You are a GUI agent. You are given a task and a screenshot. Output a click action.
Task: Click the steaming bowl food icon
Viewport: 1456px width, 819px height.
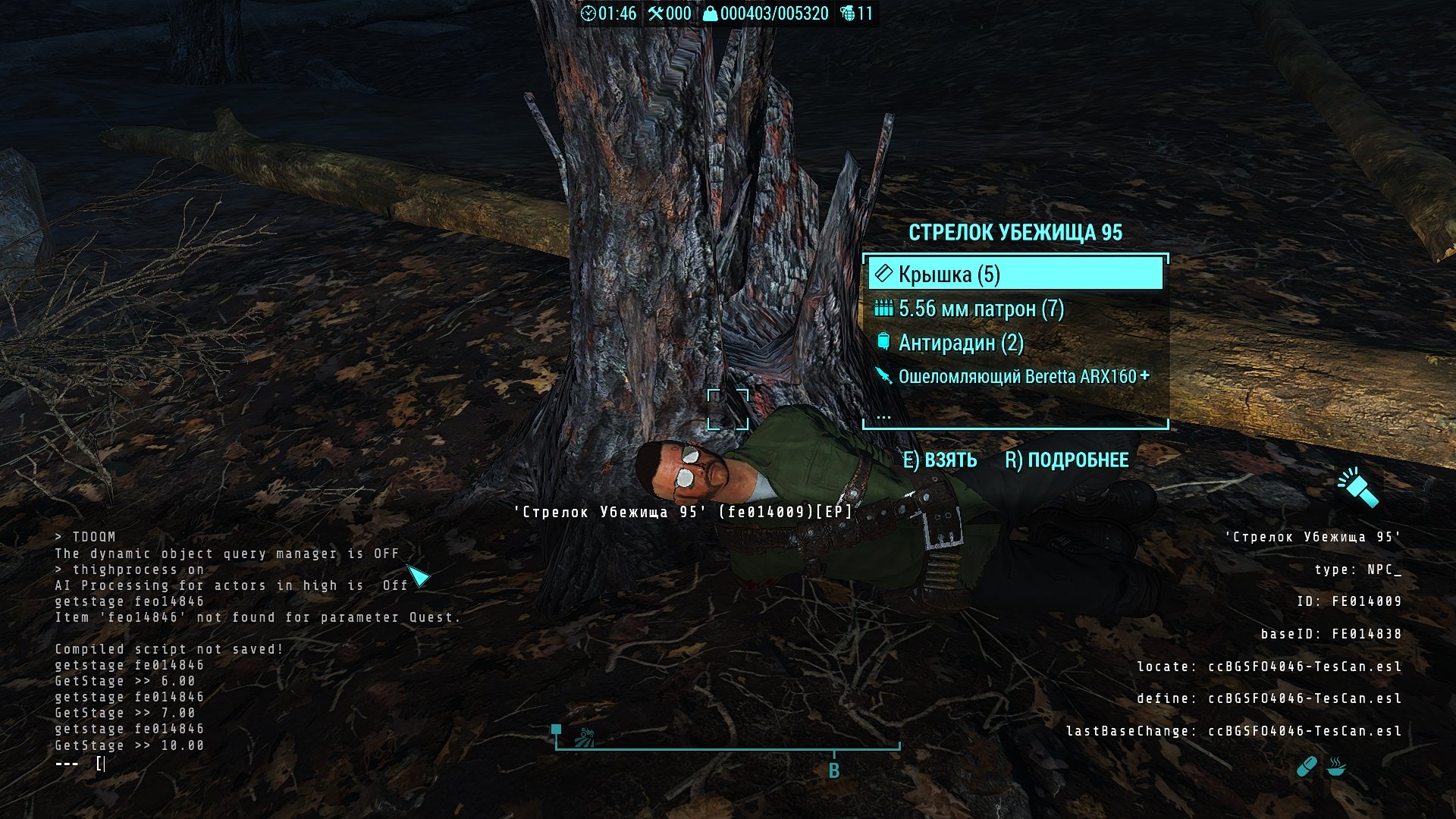coord(1337,767)
